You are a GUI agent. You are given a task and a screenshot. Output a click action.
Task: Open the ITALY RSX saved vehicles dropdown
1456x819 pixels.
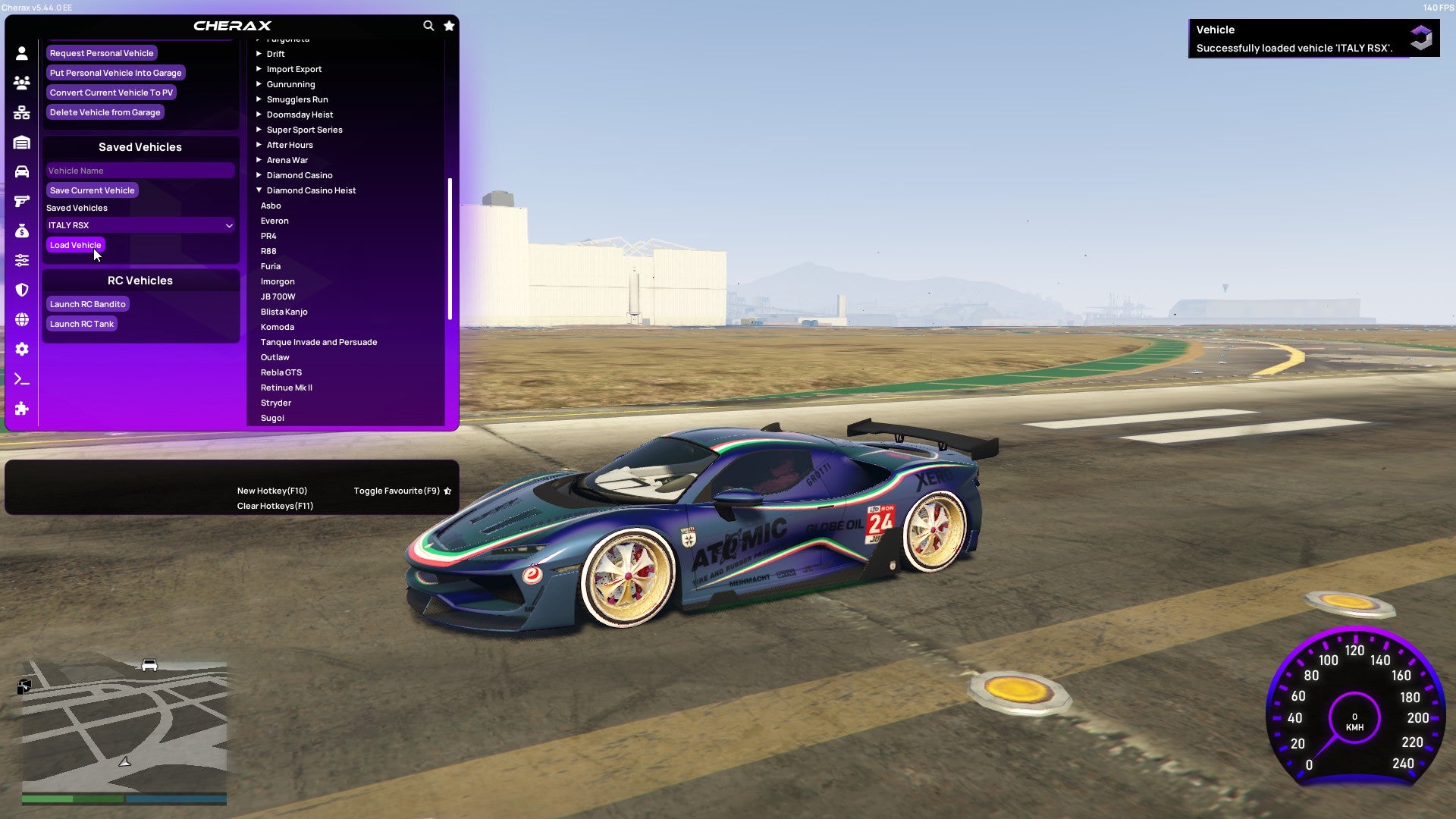click(140, 225)
